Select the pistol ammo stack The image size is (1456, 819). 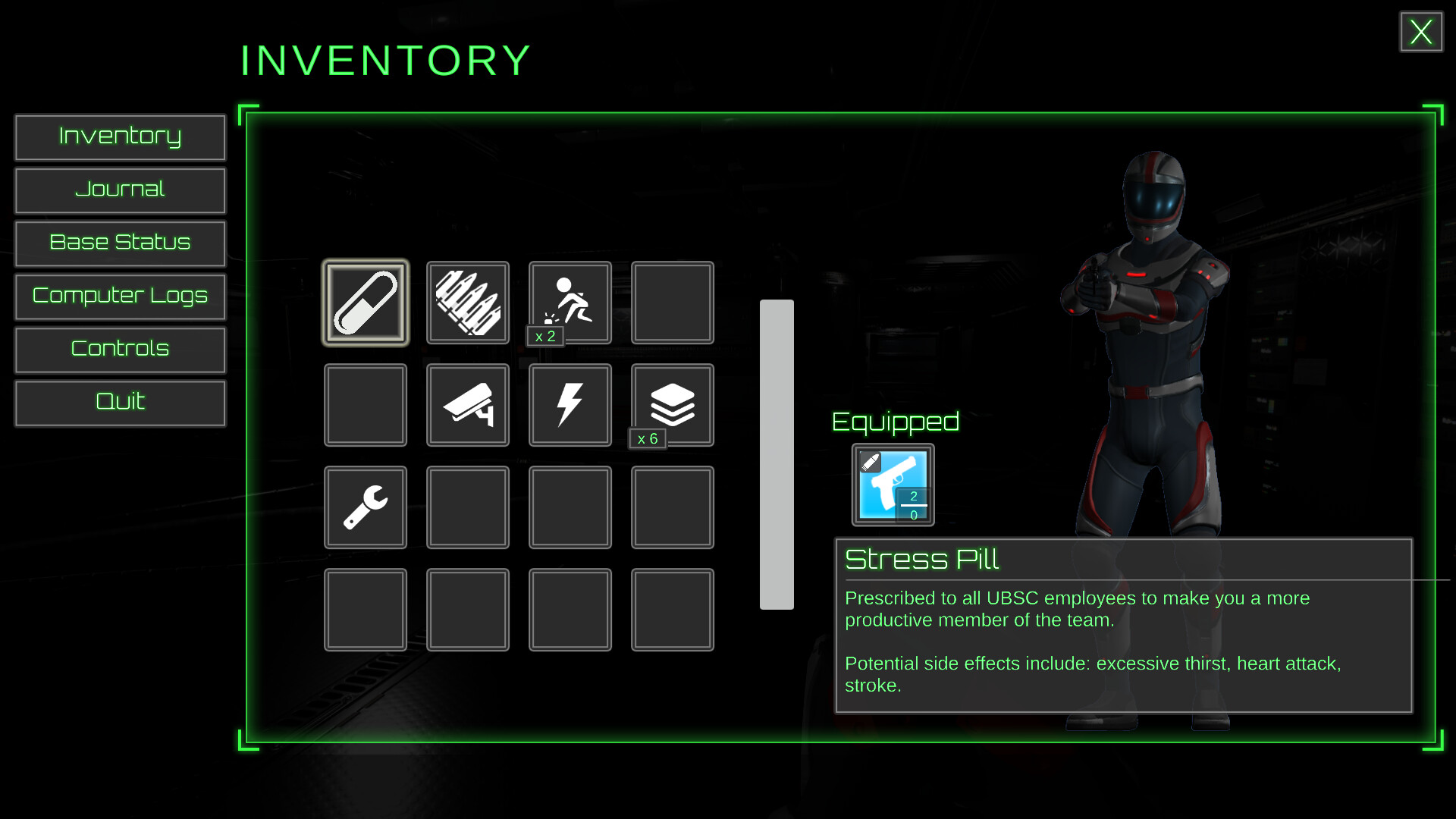point(467,302)
